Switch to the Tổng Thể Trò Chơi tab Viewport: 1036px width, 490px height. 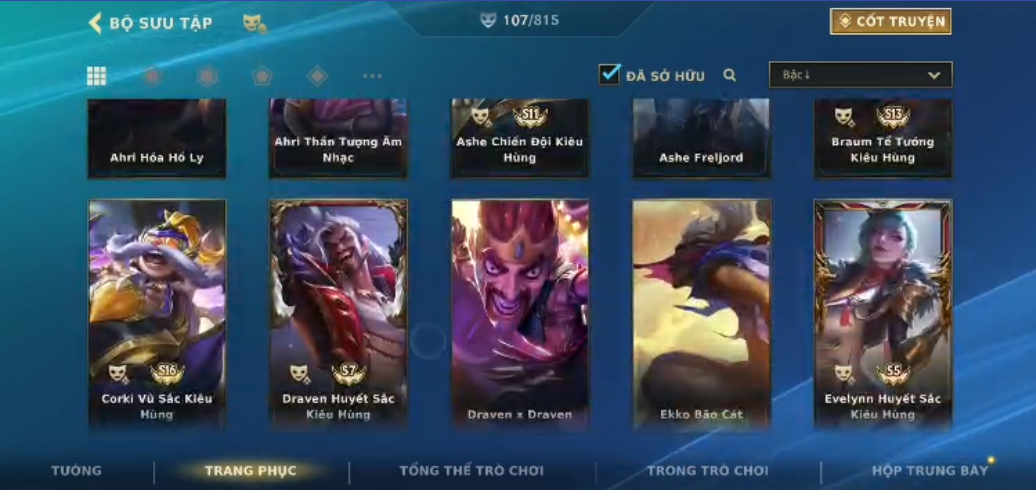[x=471, y=470]
